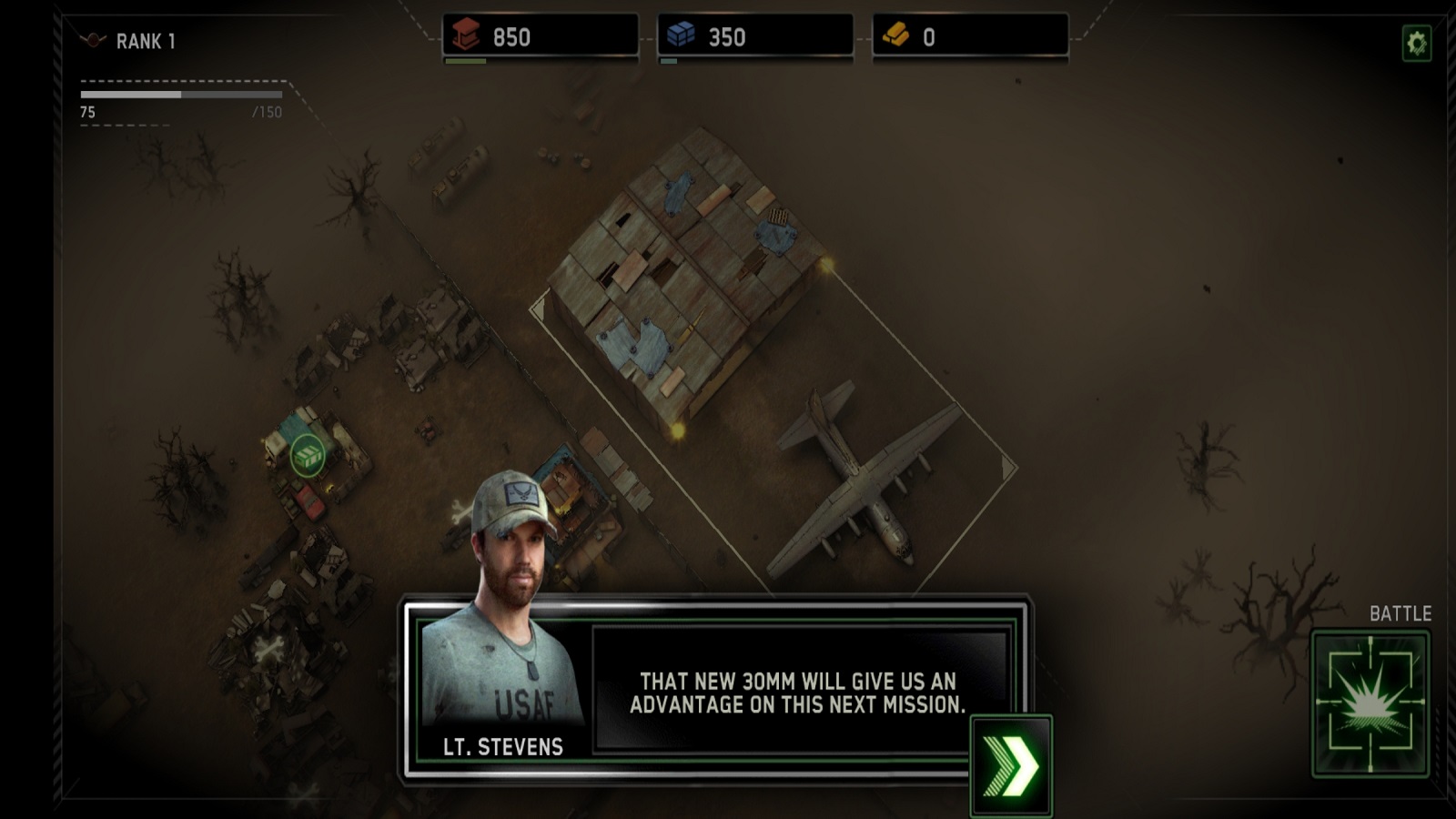Open the Battle mission button
Image resolution: width=1456 pixels, height=819 pixels.
click(x=1370, y=704)
